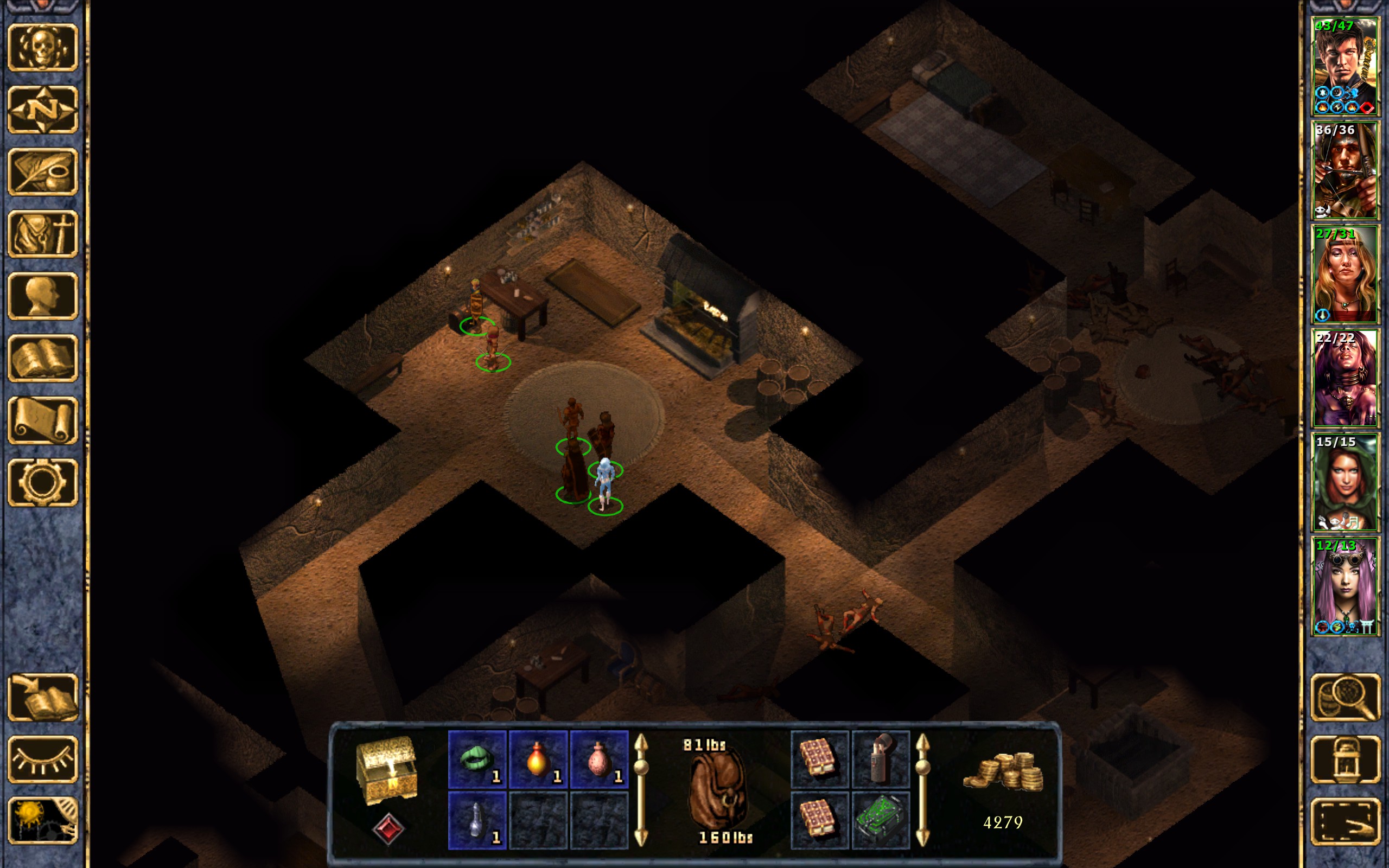
Task: Open the mage spellbook button
Action: coord(42,358)
